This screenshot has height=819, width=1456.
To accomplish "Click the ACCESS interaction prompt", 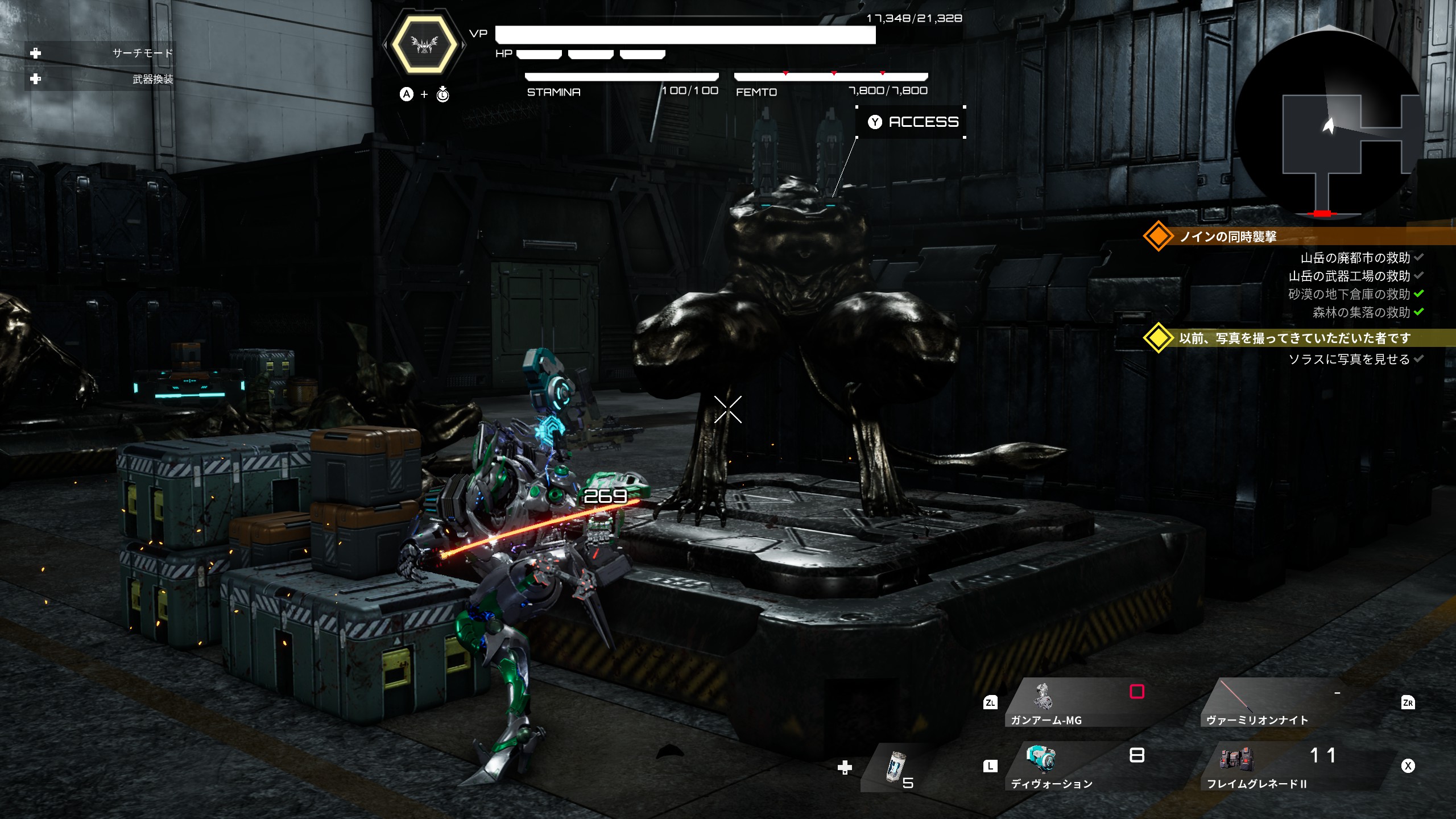I will click(912, 122).
